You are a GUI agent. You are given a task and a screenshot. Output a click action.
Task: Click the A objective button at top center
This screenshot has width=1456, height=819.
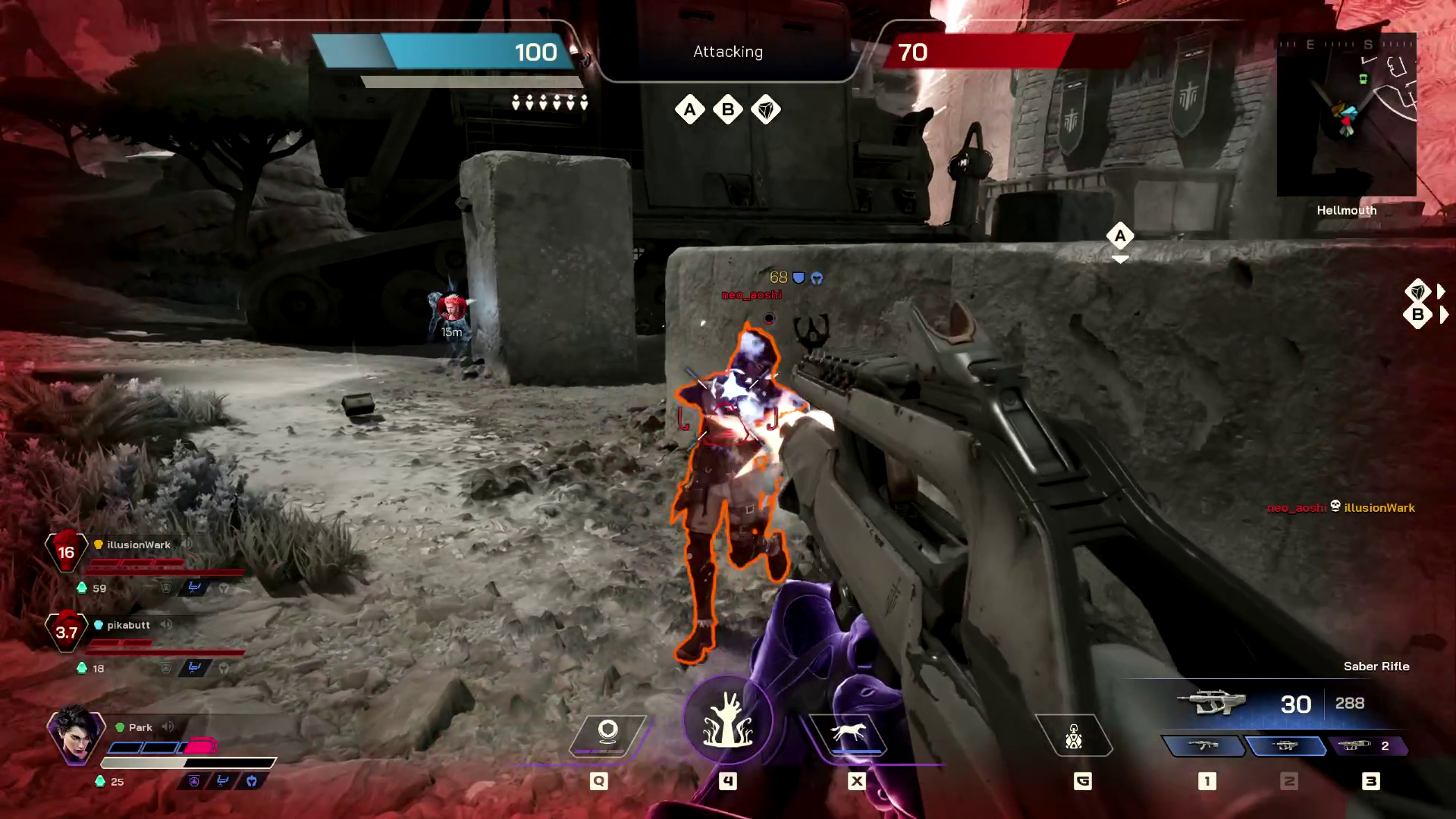coord(689,110)
